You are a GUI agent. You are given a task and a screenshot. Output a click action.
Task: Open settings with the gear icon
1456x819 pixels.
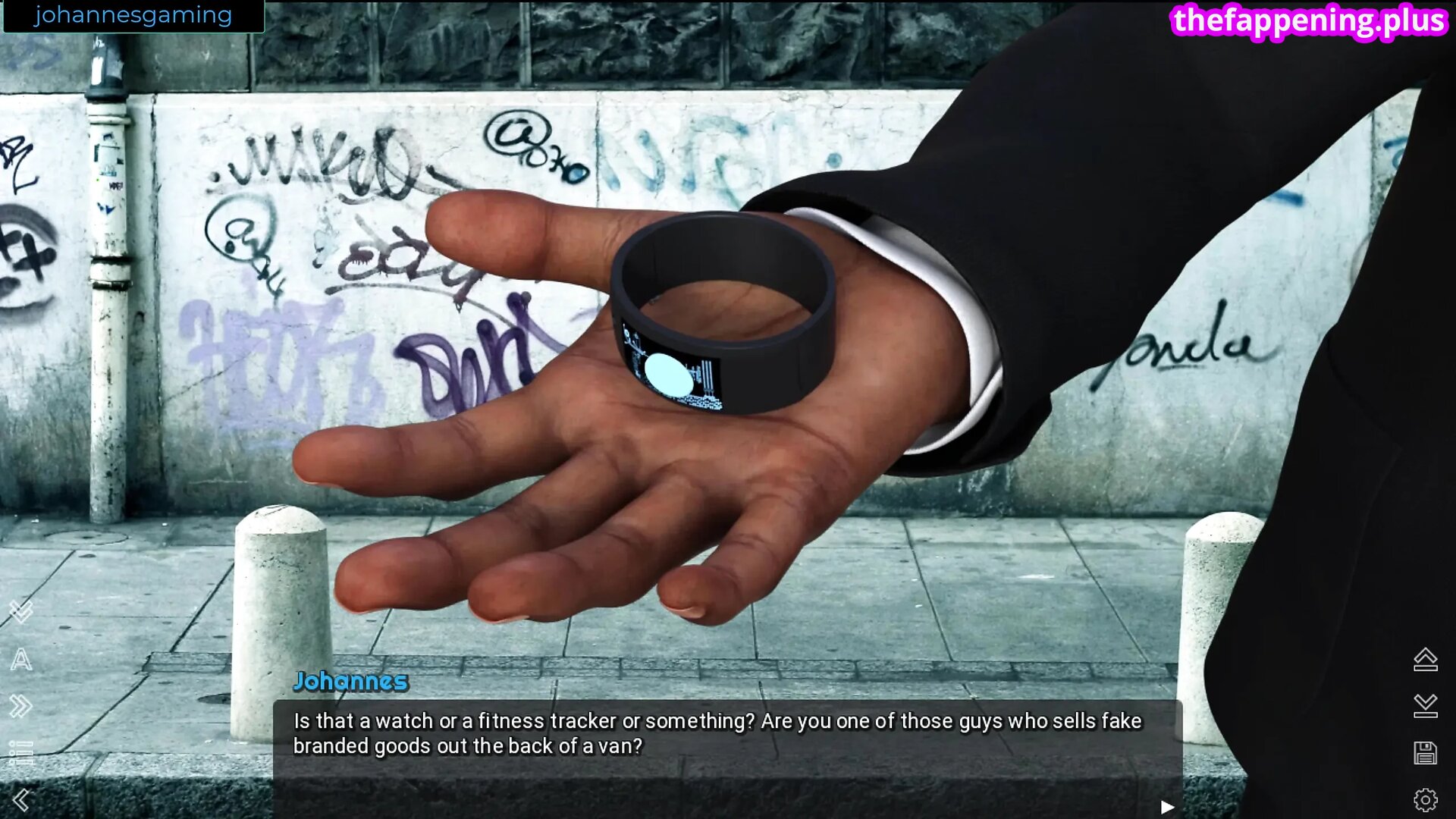click(1426, 800)
